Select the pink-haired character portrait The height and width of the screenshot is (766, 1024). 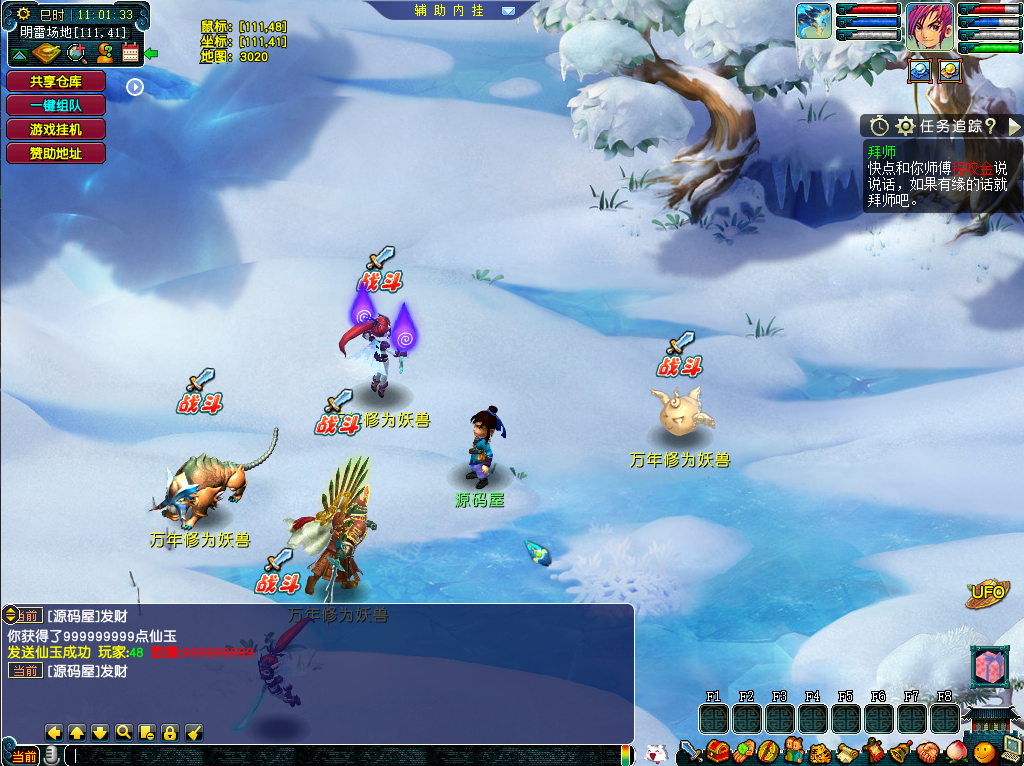pos(930,27)
